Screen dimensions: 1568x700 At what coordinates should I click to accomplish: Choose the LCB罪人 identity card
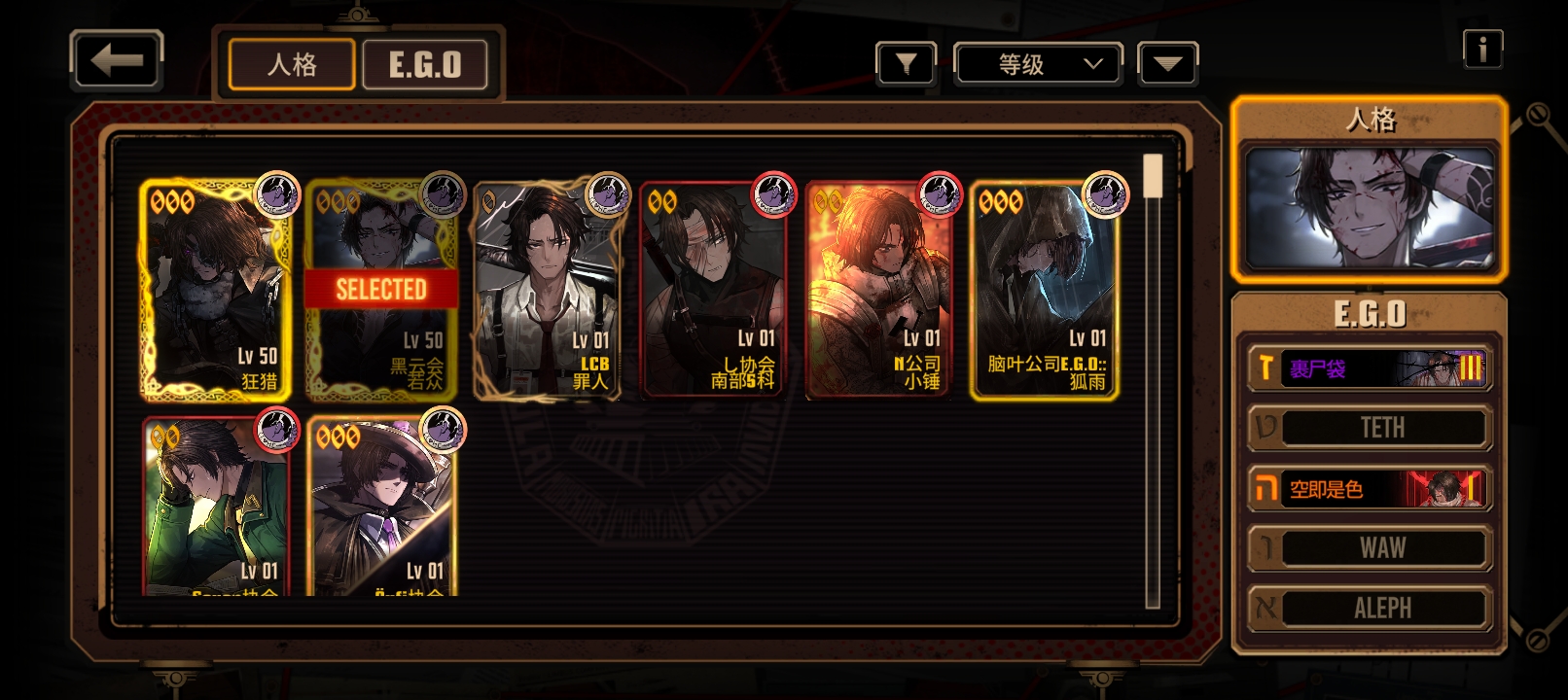tap(547, 290)
